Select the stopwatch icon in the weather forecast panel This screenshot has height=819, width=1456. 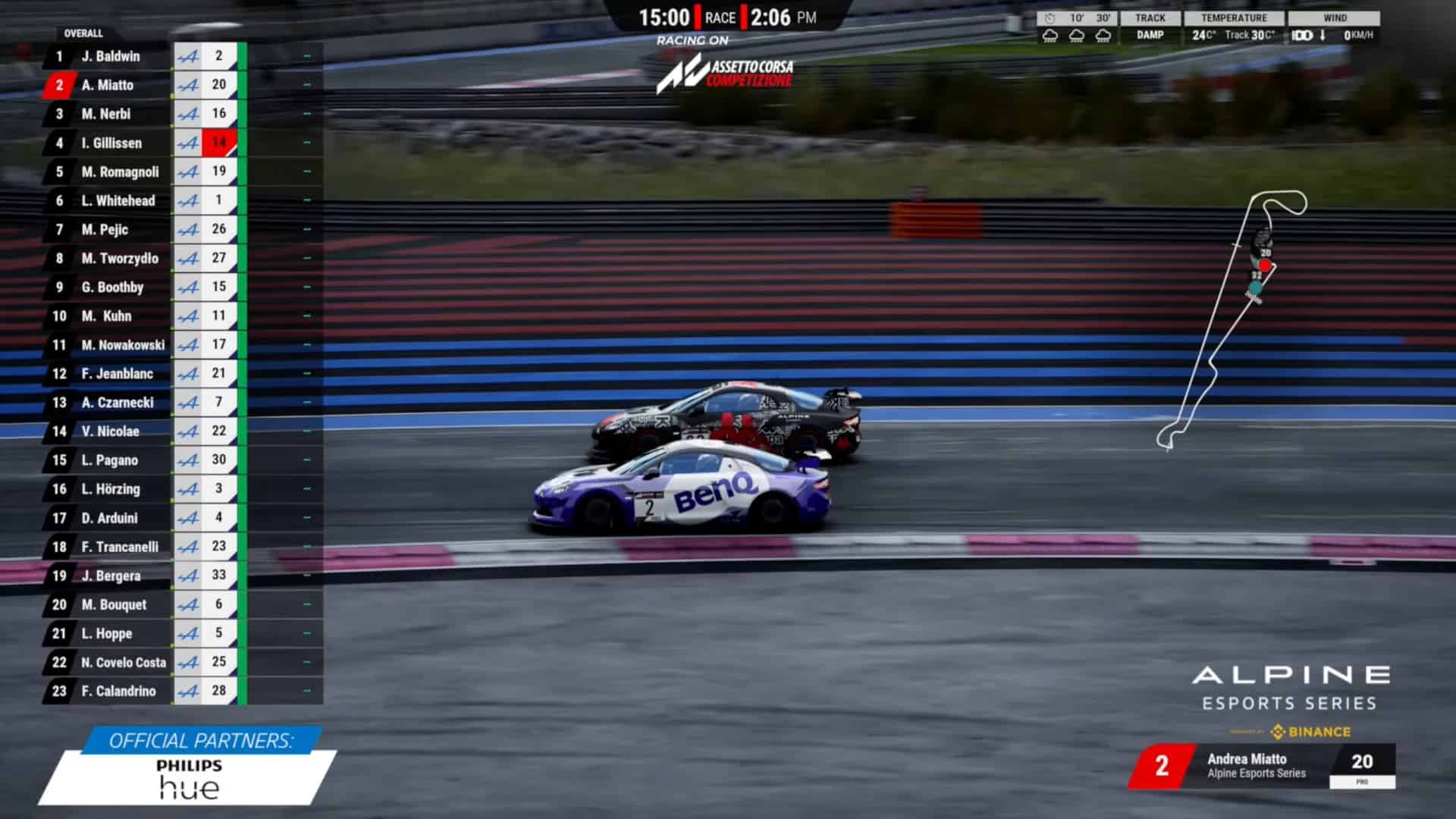[1049, 17]
